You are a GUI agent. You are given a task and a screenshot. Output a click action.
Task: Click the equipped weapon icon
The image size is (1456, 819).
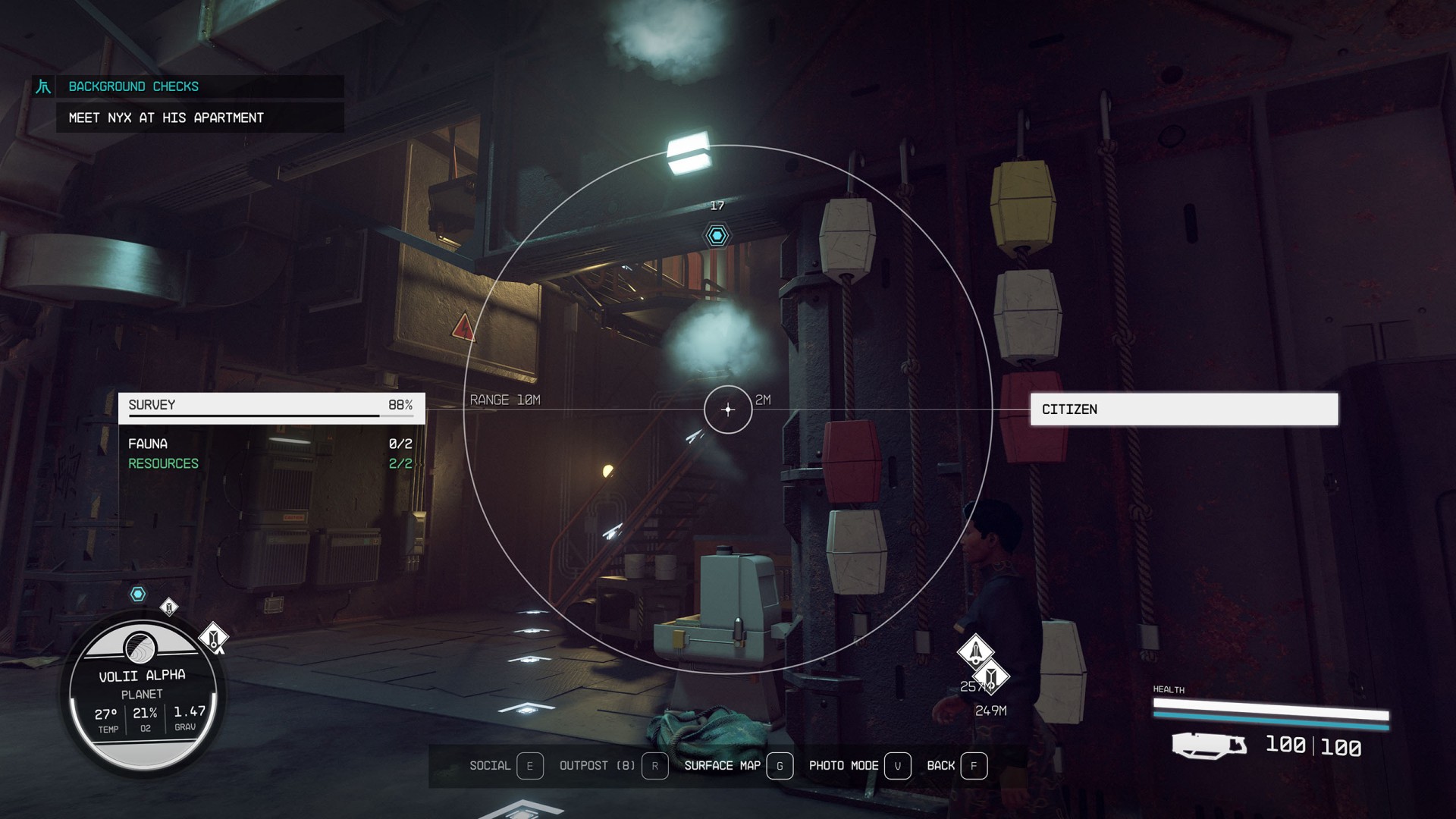(1209, 745)
